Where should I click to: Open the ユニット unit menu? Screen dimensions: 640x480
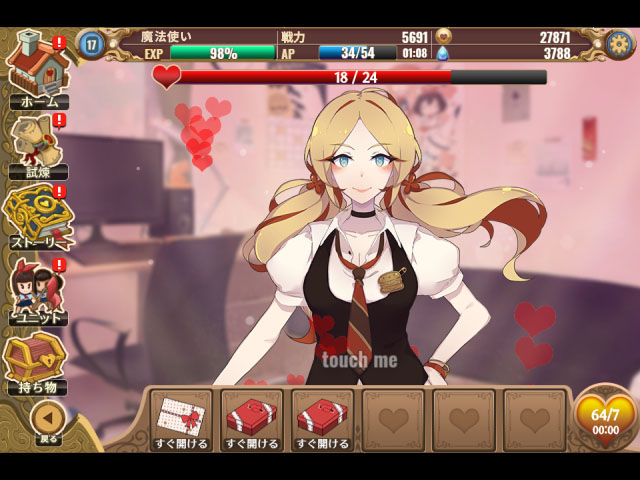pyautogui.click(x=38, y=292)
